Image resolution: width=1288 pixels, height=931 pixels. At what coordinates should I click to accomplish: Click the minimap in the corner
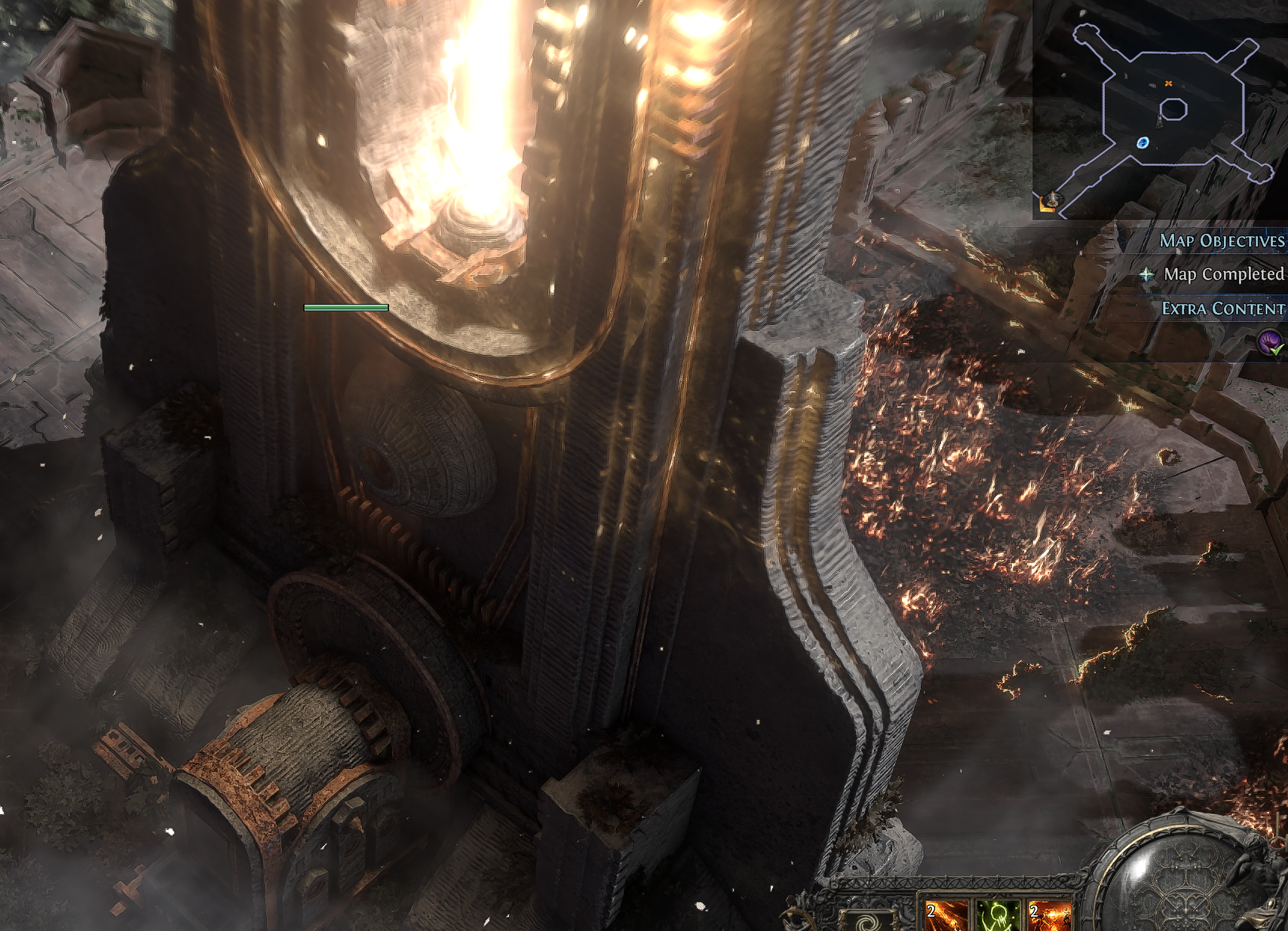(x=1160, y=109)
